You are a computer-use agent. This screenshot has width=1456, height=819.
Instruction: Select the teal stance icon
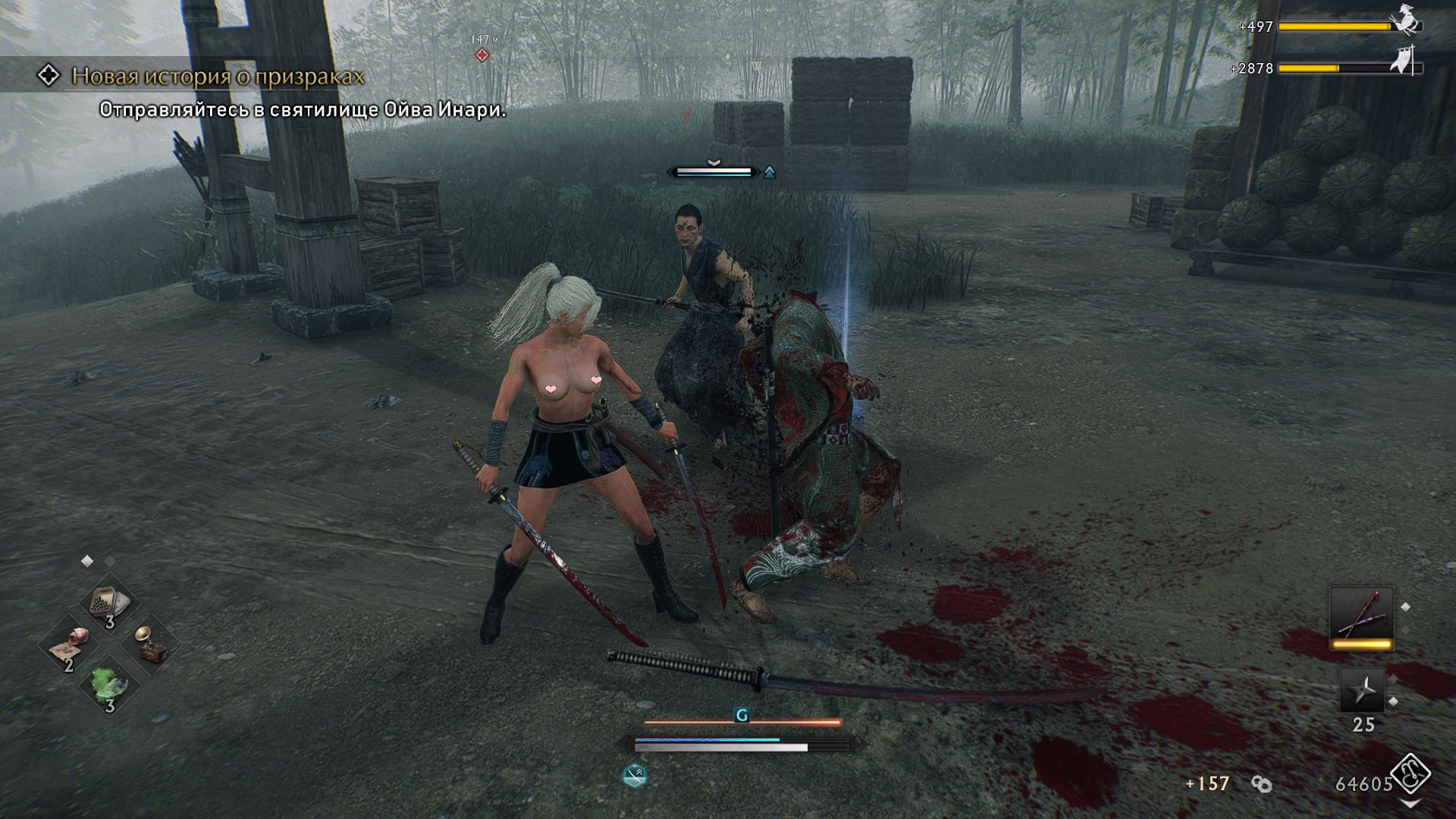634,775
